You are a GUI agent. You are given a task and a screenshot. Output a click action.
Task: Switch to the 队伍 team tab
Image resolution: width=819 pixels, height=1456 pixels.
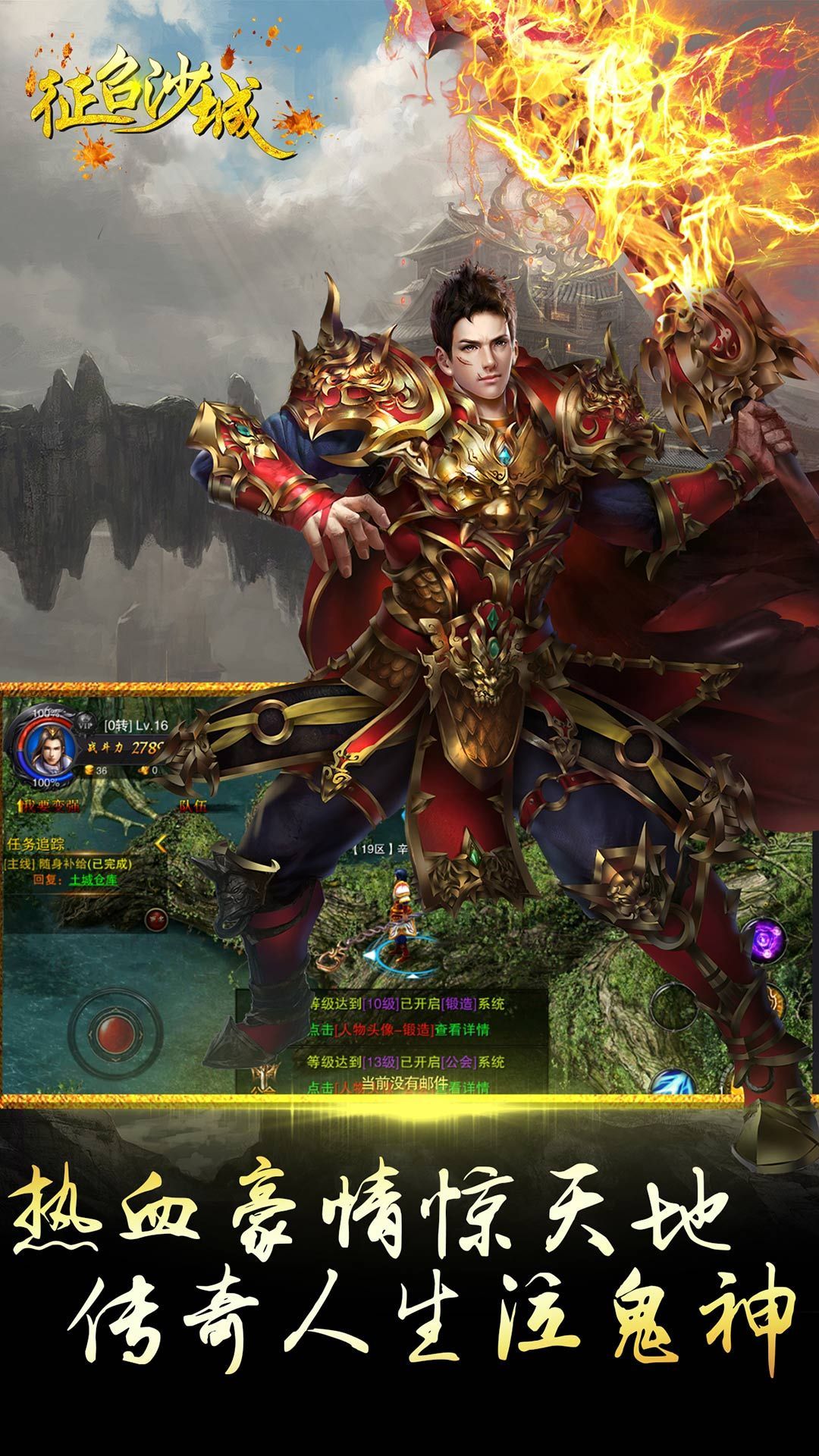[193, 805]
